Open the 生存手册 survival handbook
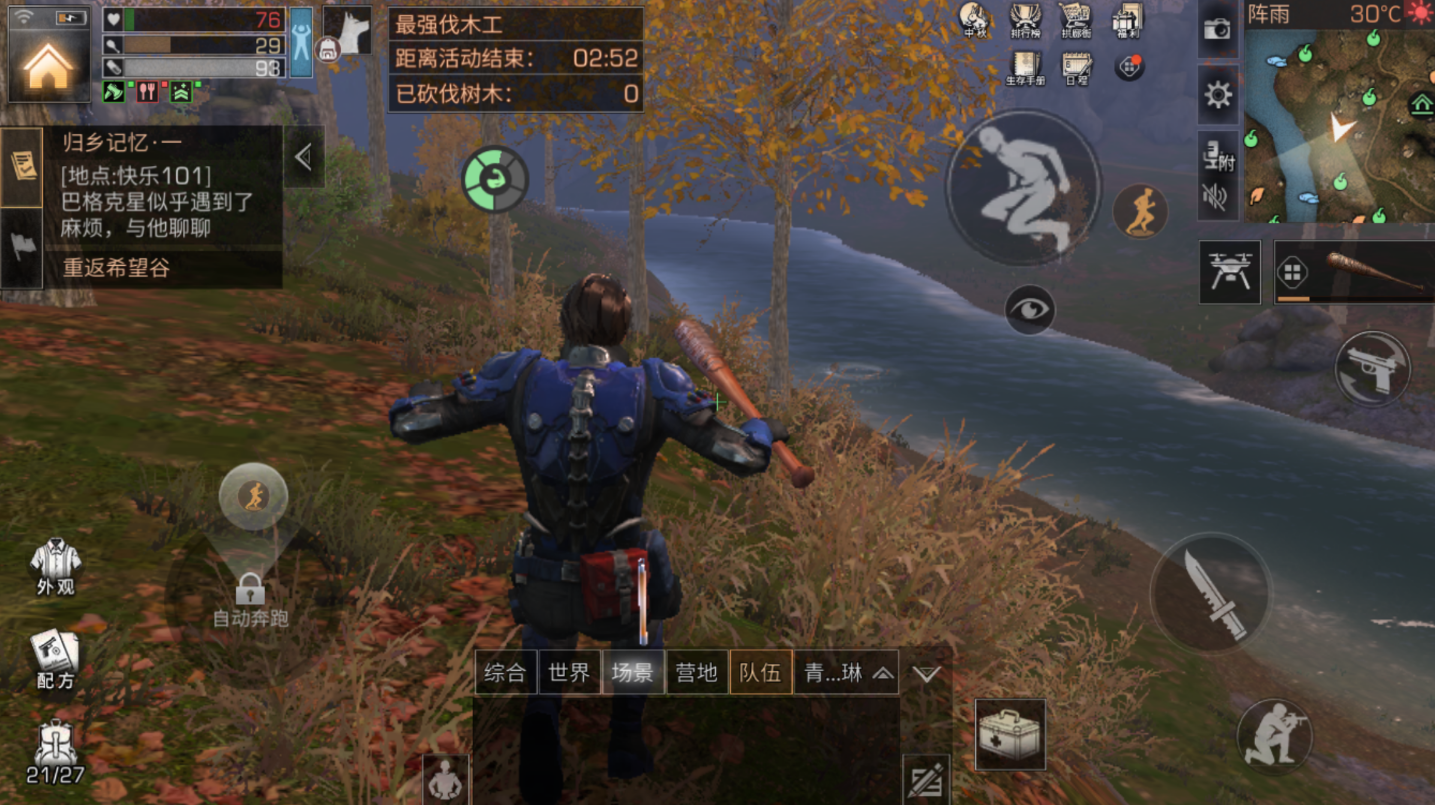This screenshot has width=1435, height=805. (1025, 67)
